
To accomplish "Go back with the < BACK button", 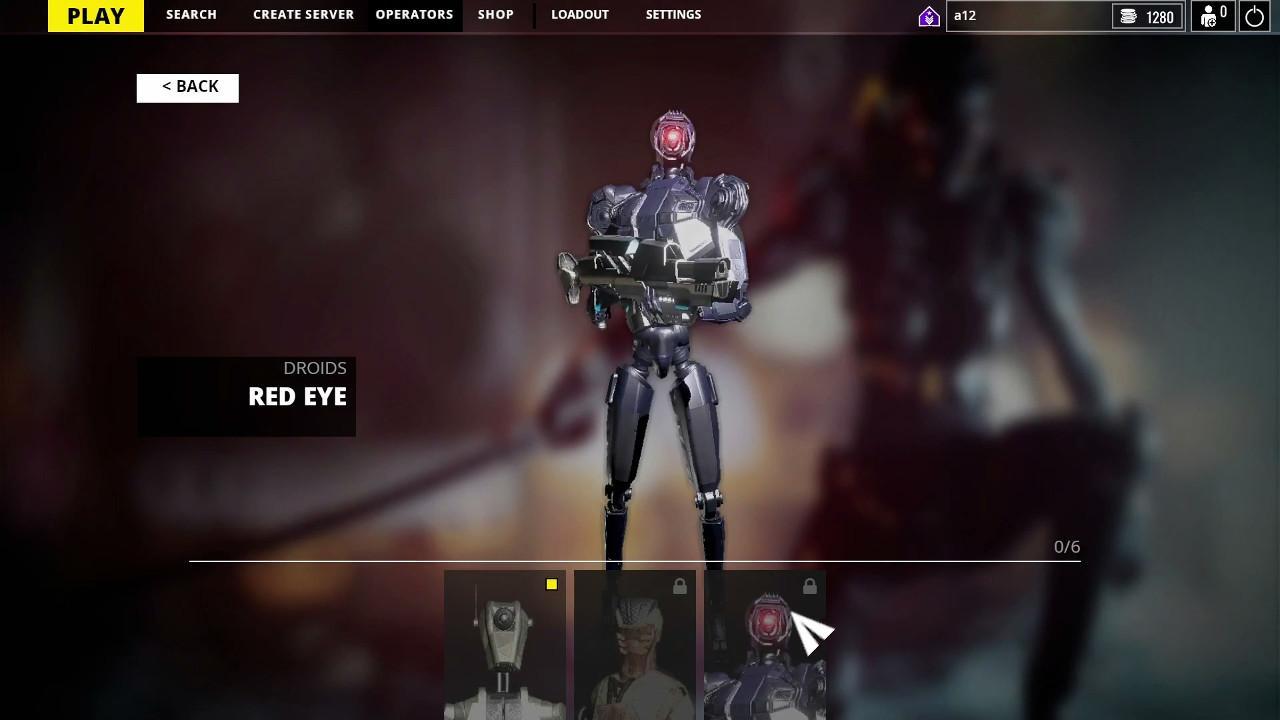I will [188, 87].
